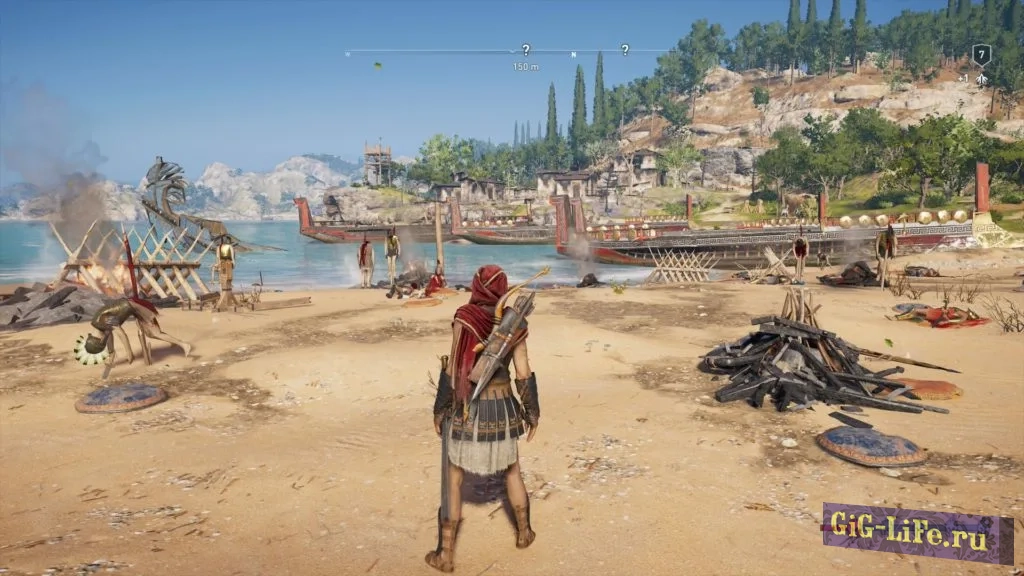The height and width of the screenshot is (576, 1024).
Task: Click the compass north N indicator
Action: [574, 53]
